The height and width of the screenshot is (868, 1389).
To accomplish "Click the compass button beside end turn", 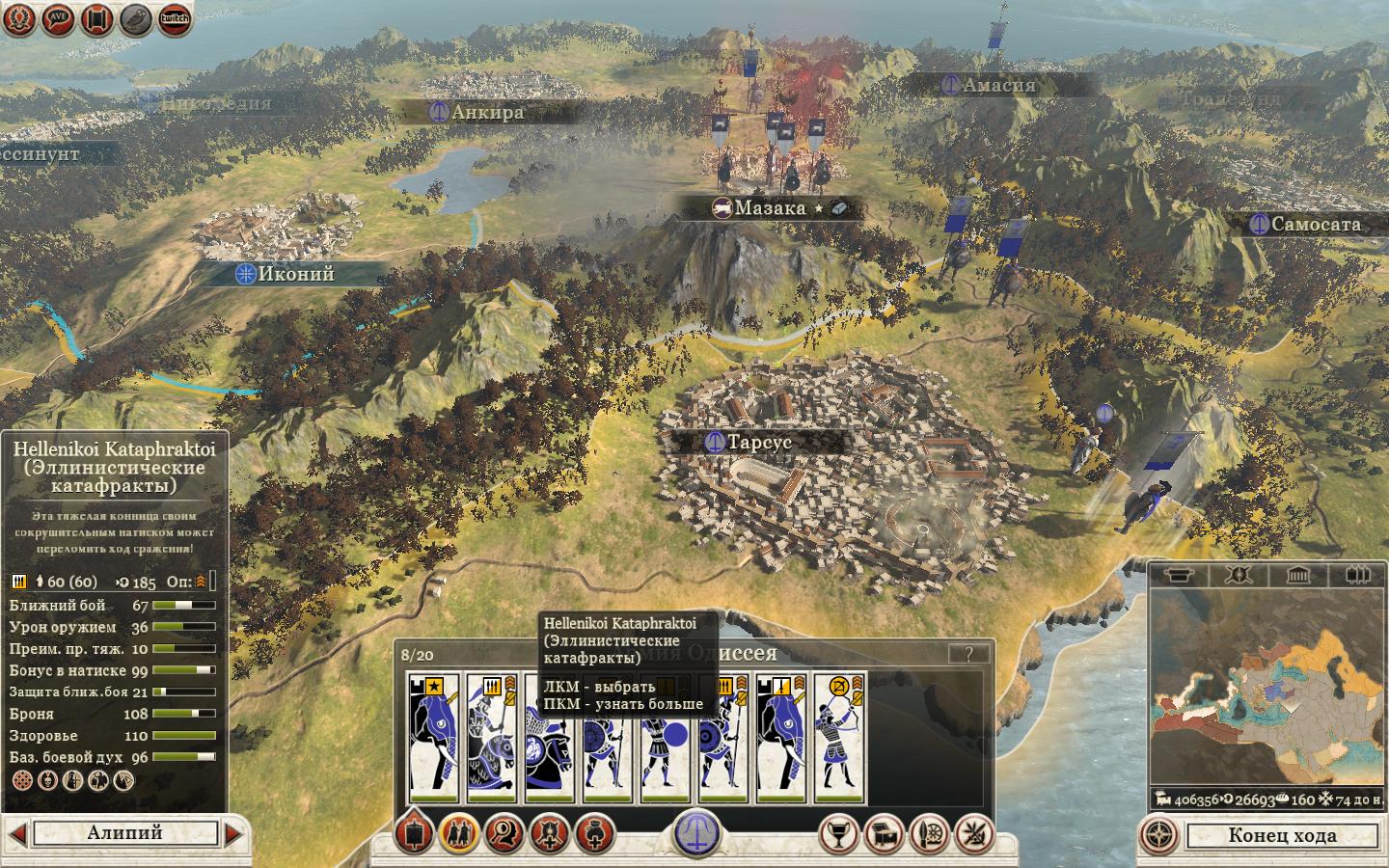I will click(1161, 835).
